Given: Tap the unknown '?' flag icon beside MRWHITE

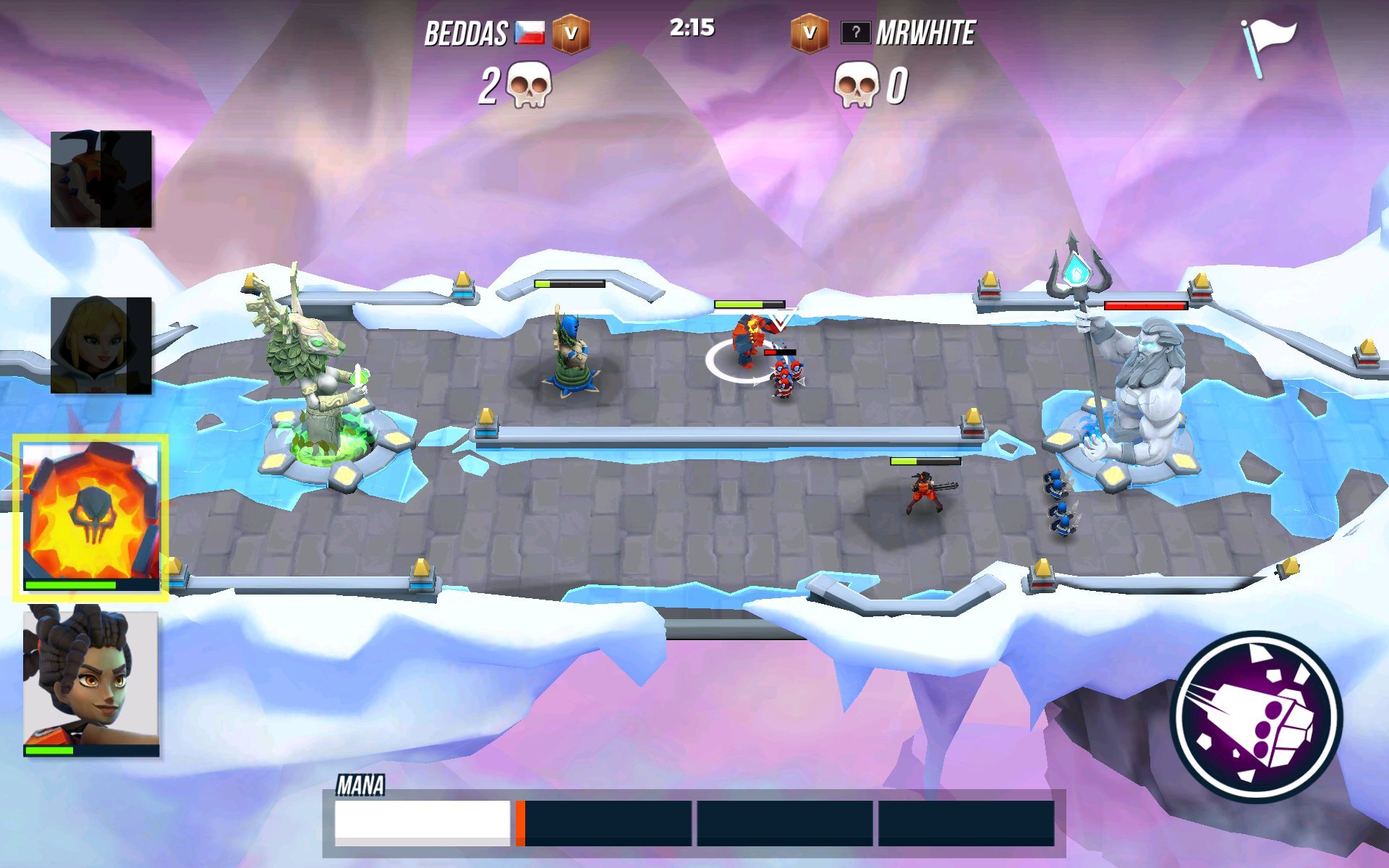Looking at the screenshot, I should click(x=854, y=31).
